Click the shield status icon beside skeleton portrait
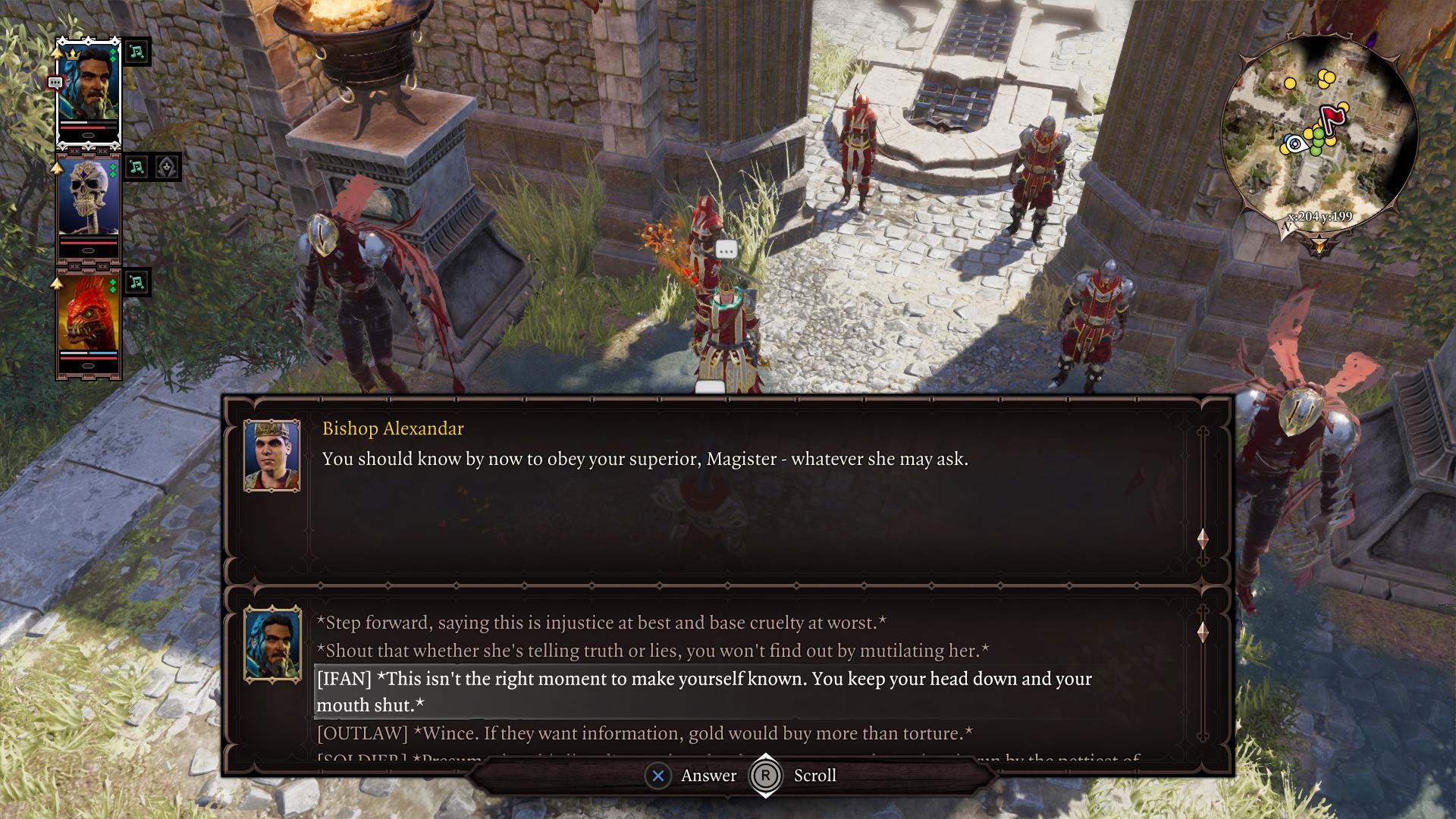Screen dimensions: 1456x819 [x=167, y=167]
